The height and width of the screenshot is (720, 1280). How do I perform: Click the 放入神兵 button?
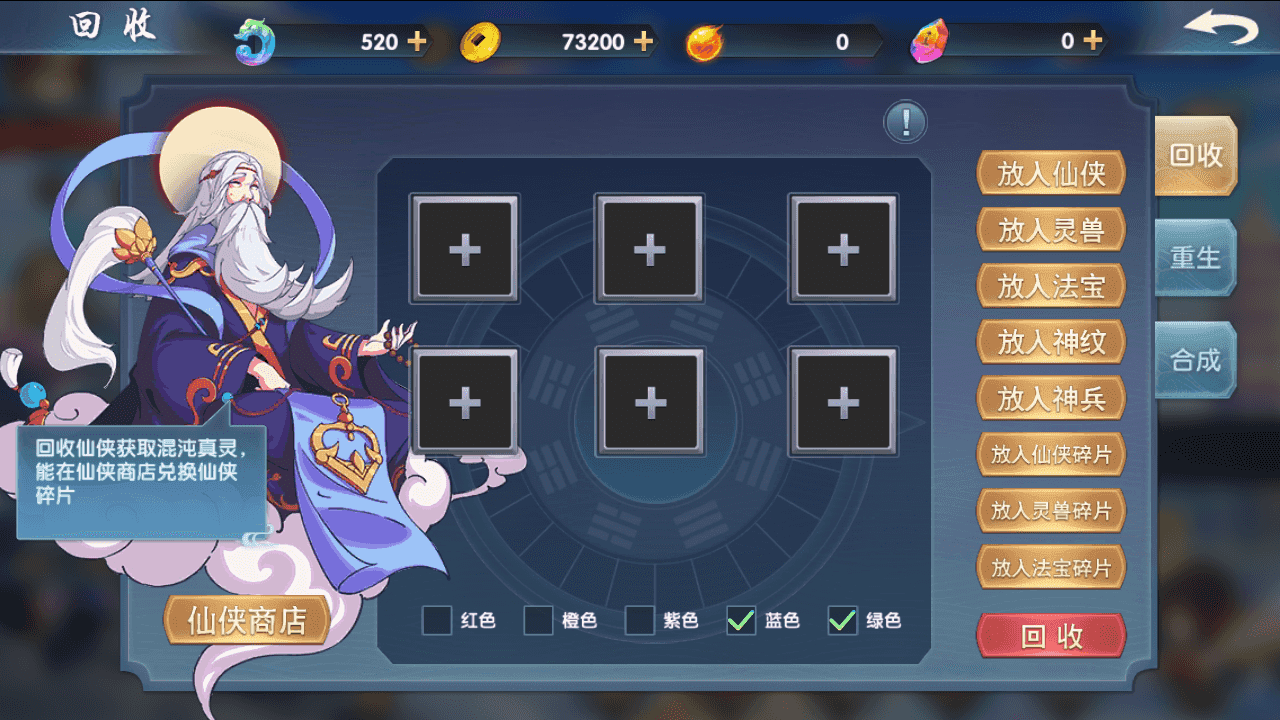(1051, 398)
